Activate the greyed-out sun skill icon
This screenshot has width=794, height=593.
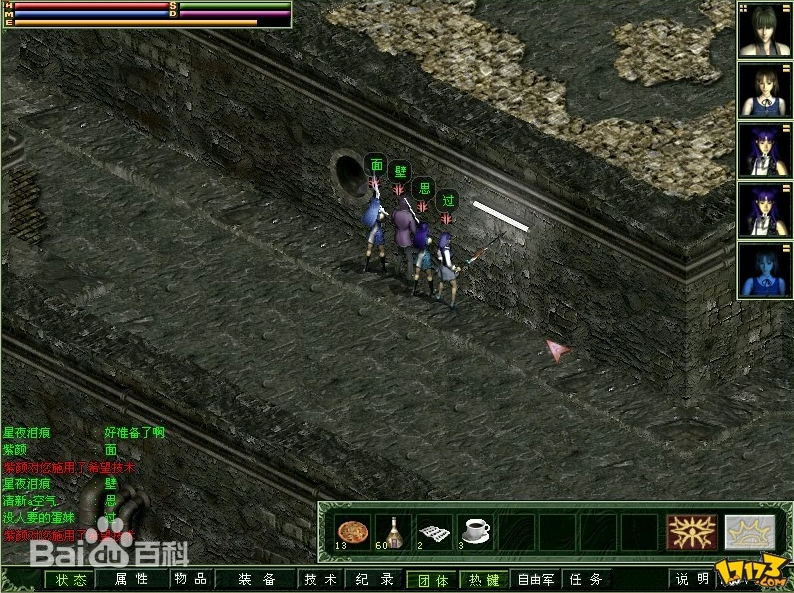[x=749, y=532]
